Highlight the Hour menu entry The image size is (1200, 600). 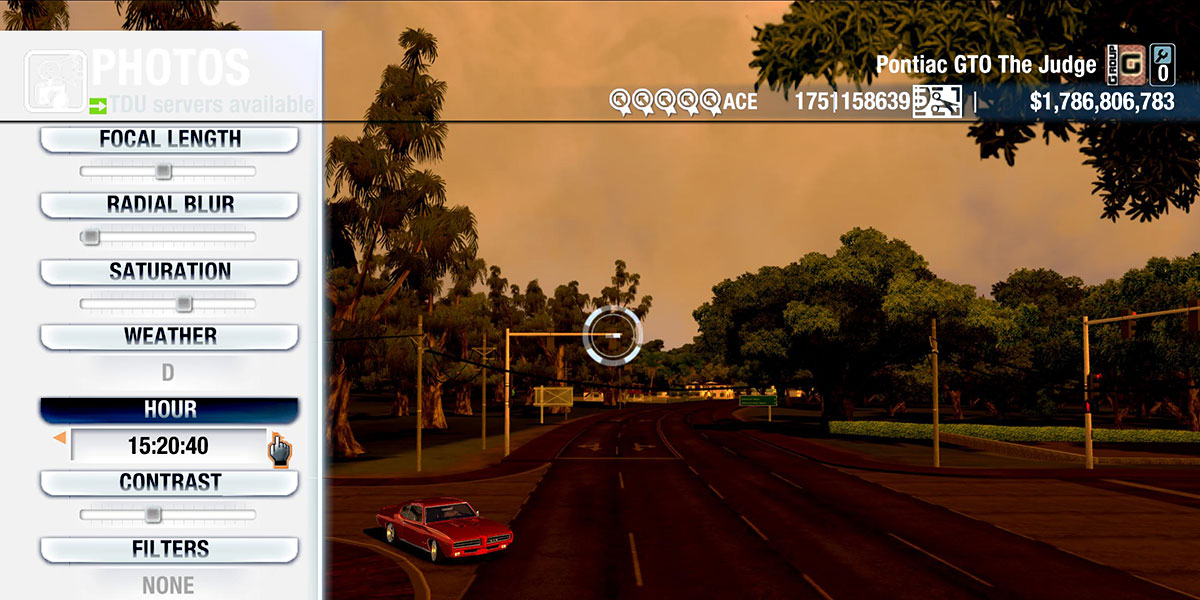(169, 410)
